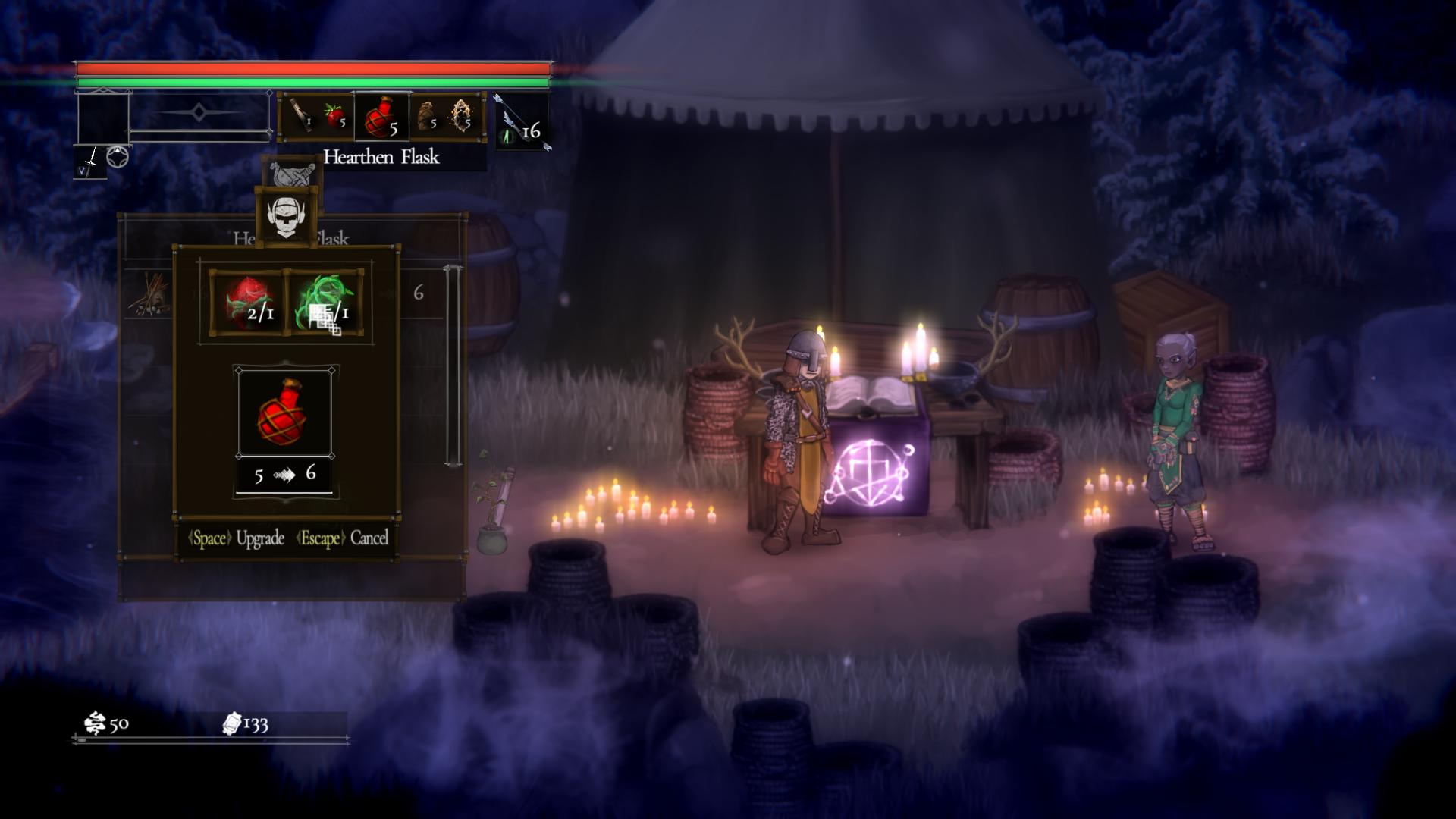The image size is (1456, 819).
Task: Select the brown pouch hotbar item
Action: pyautogui.click(x=427, y=117)
